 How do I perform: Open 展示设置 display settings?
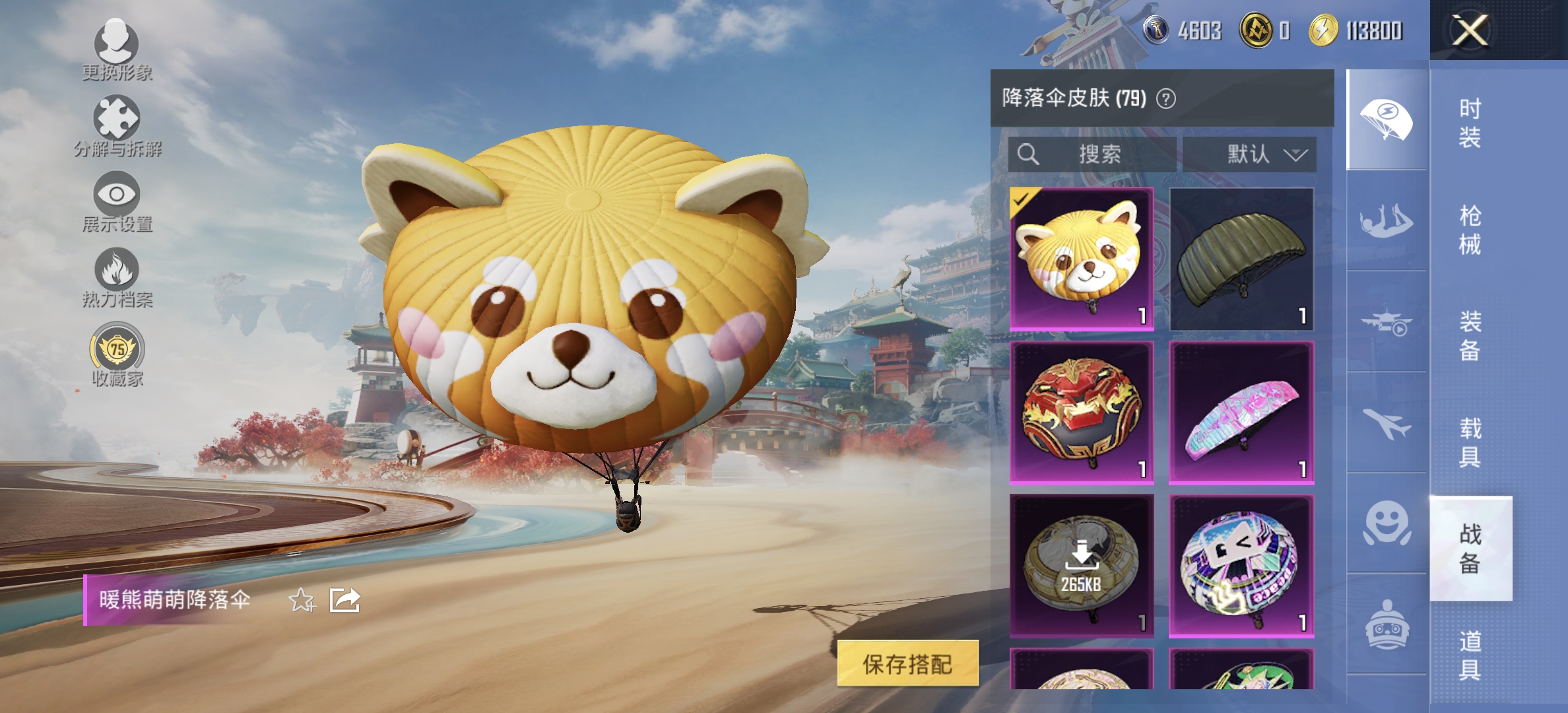116,195
